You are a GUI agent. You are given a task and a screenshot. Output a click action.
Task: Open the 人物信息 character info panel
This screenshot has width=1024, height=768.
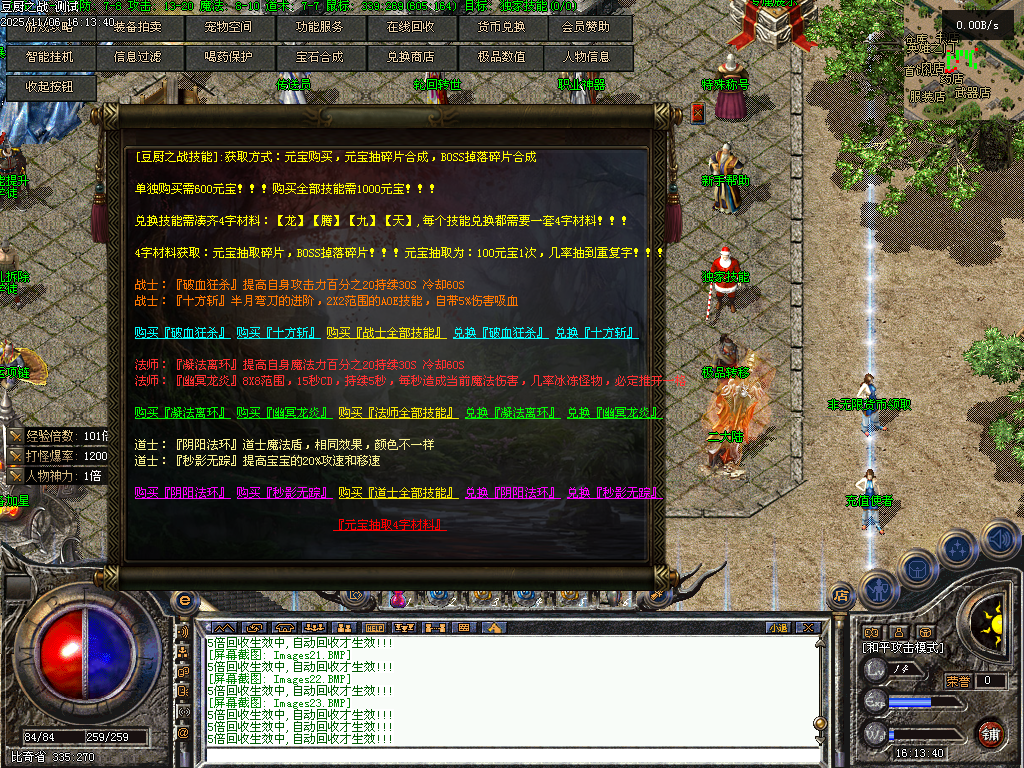click(587, 57)
